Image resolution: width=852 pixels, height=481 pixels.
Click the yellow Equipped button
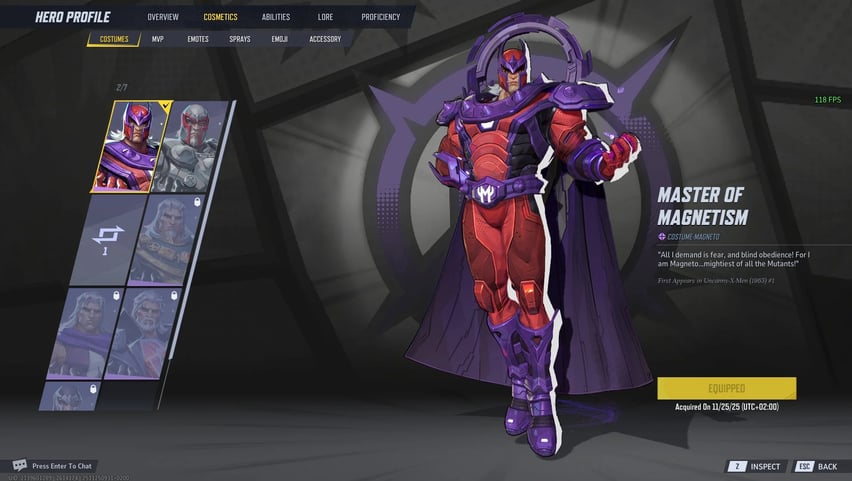(726, 388)
